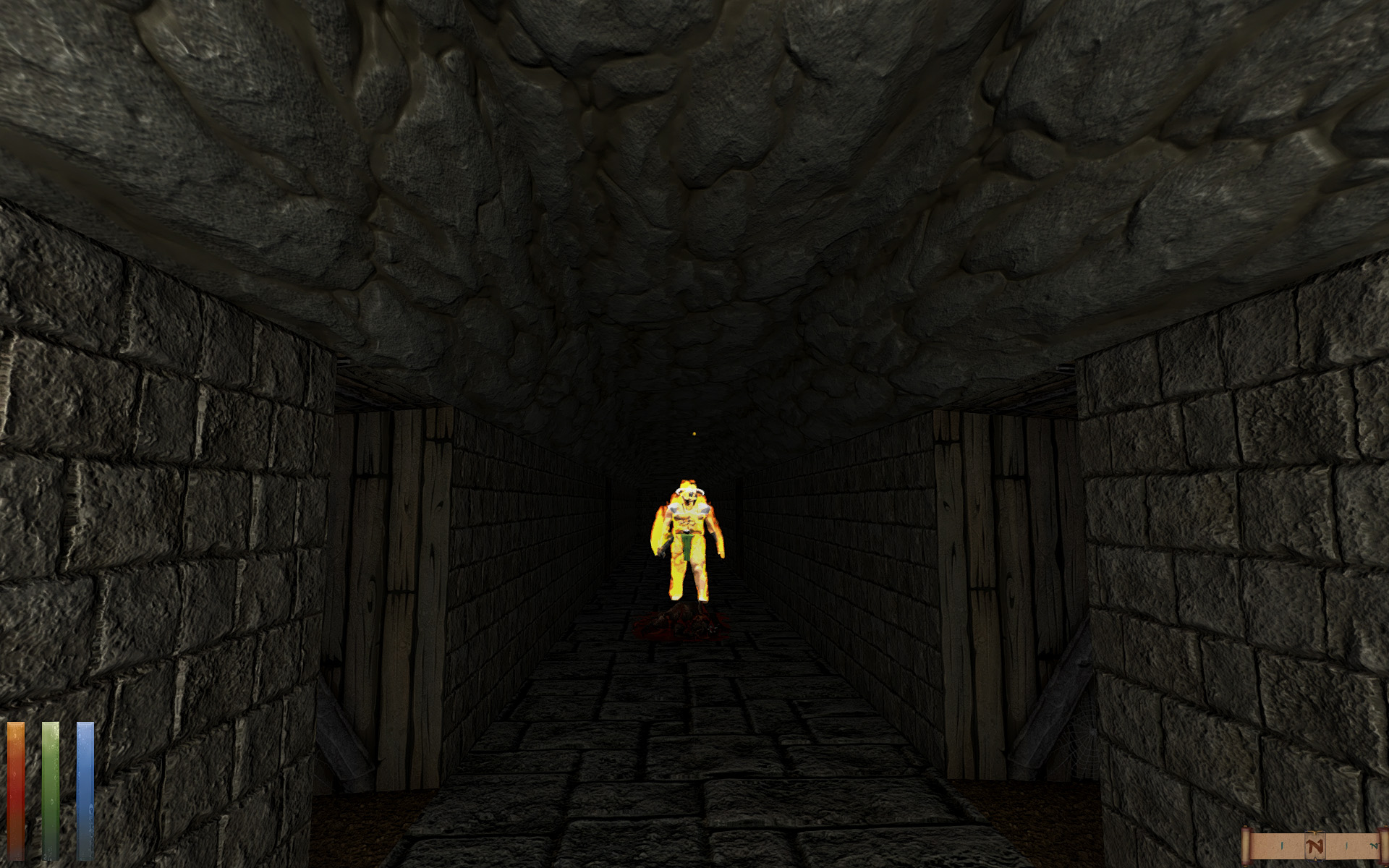1389x868 pixels.
Task: Click the right edge marker on the compass
Action: (1384, 845)
